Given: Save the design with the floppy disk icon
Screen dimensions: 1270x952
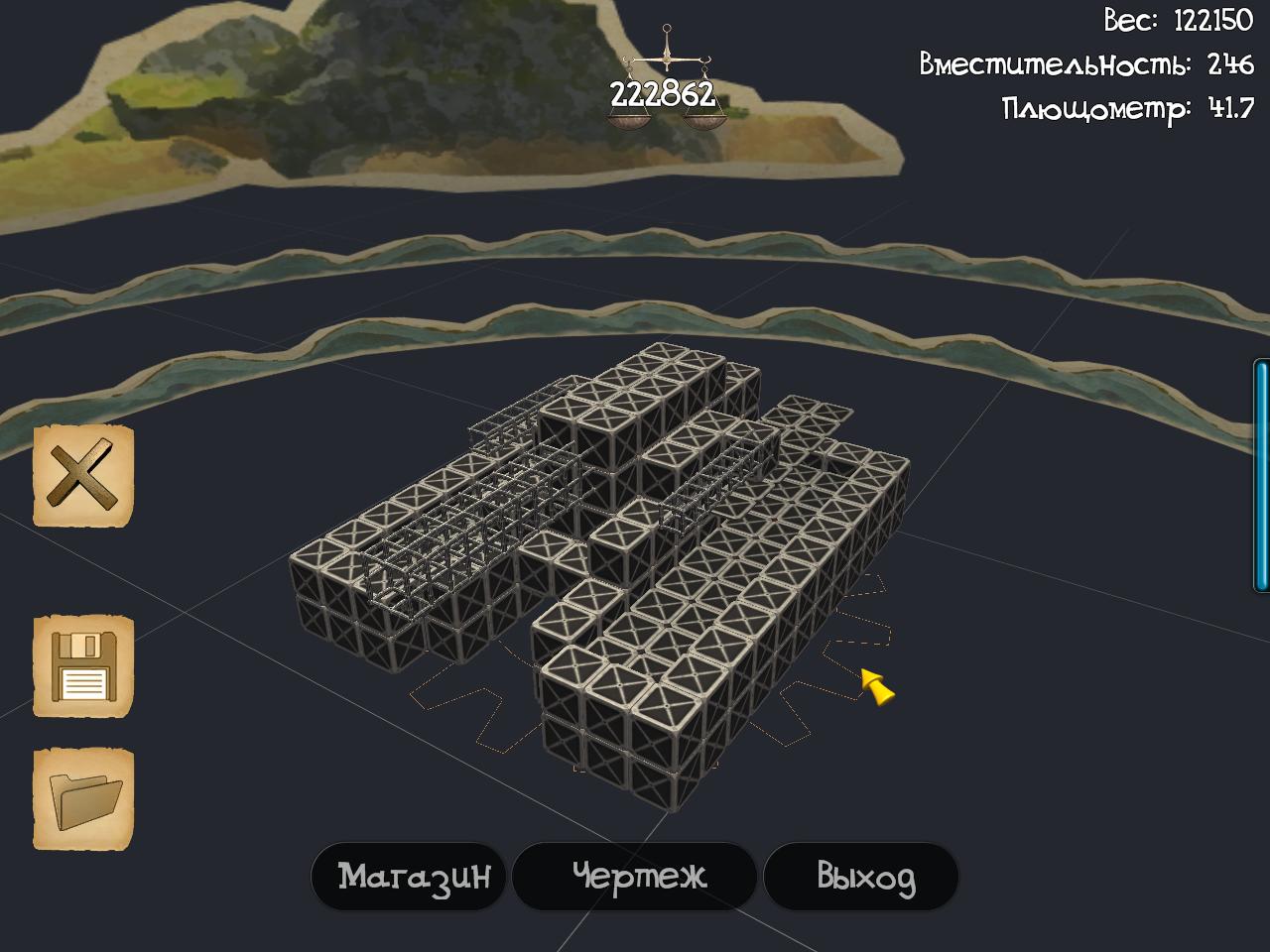Looking at the screenshot, I should click(x=83, y=666).
